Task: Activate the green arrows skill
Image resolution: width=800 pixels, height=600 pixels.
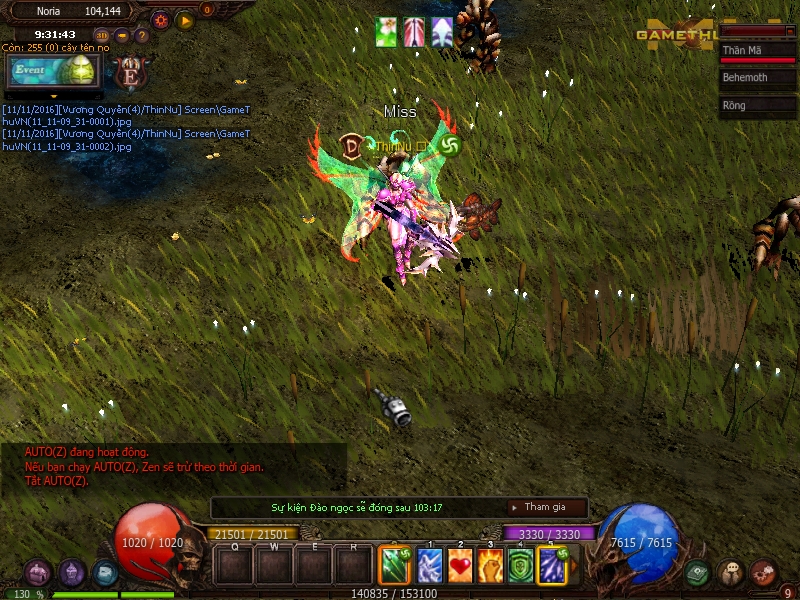Action: click(x=396, y=565)
